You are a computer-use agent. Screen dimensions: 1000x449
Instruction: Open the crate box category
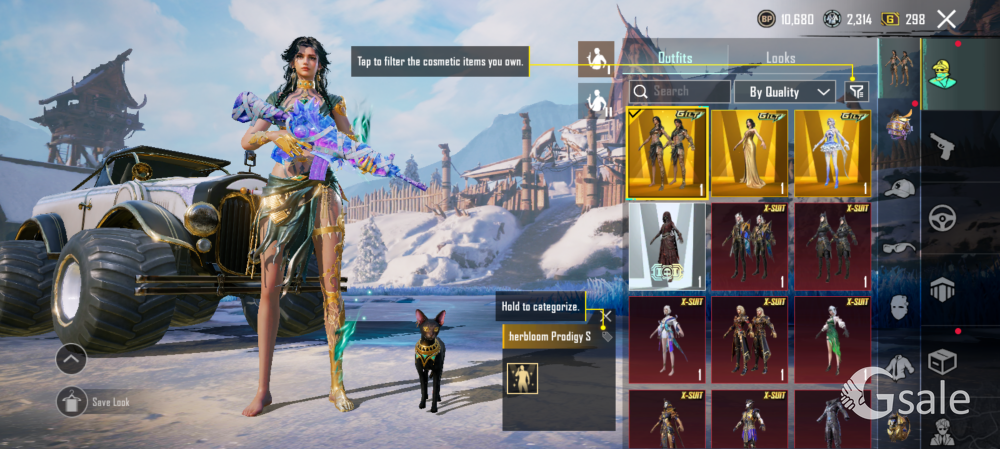pyautogui.click(x=942, y=360)
